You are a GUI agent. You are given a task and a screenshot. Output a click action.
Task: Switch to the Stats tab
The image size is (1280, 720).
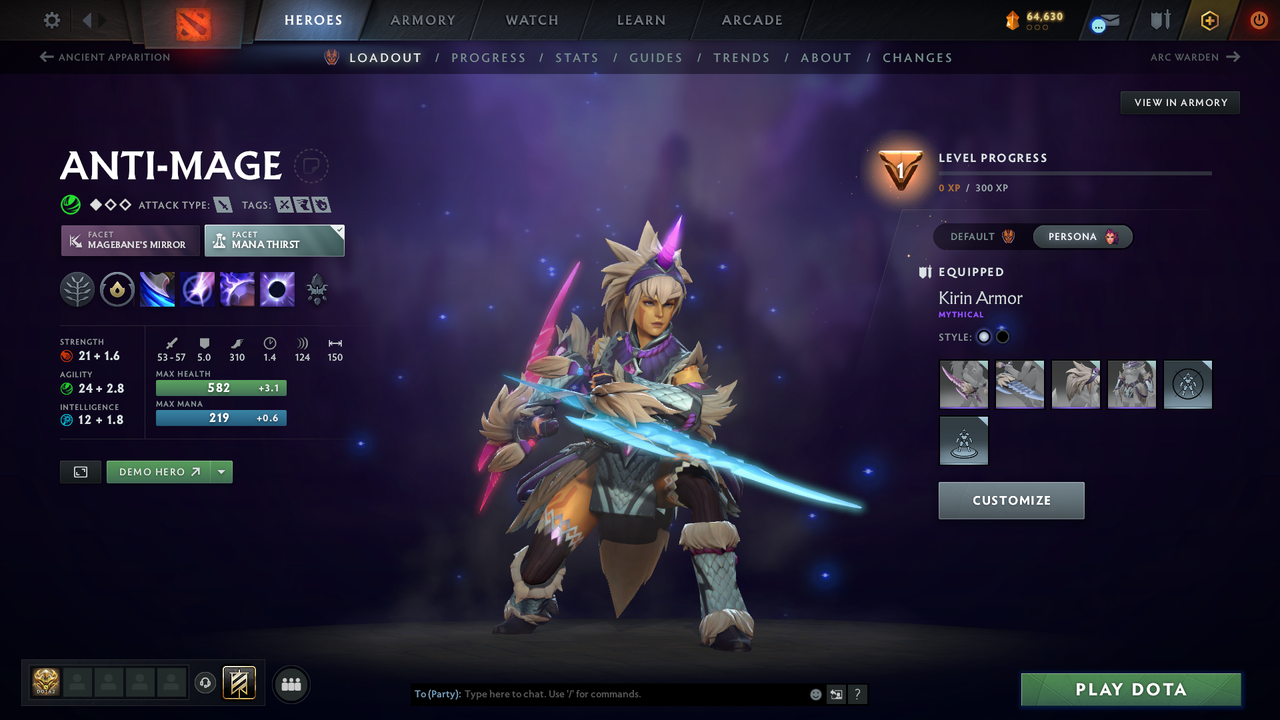577,57
